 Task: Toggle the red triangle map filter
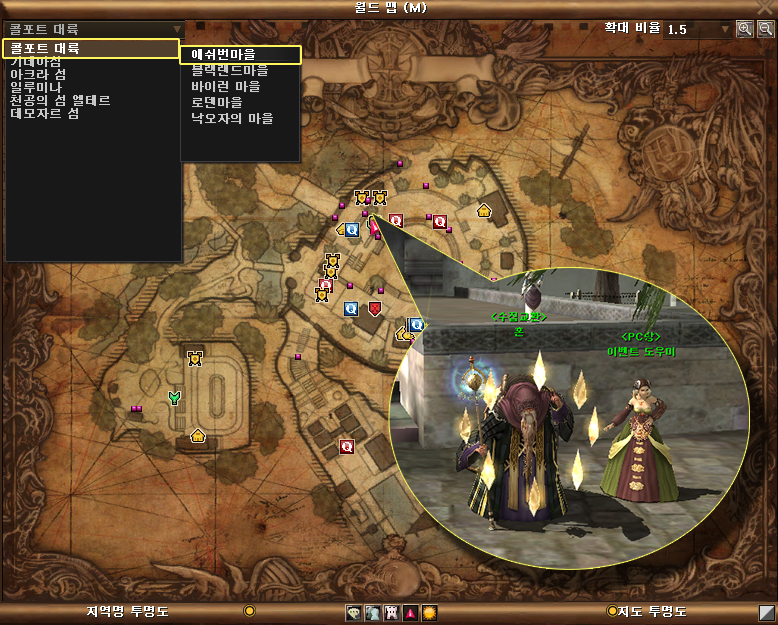(410, 612)
